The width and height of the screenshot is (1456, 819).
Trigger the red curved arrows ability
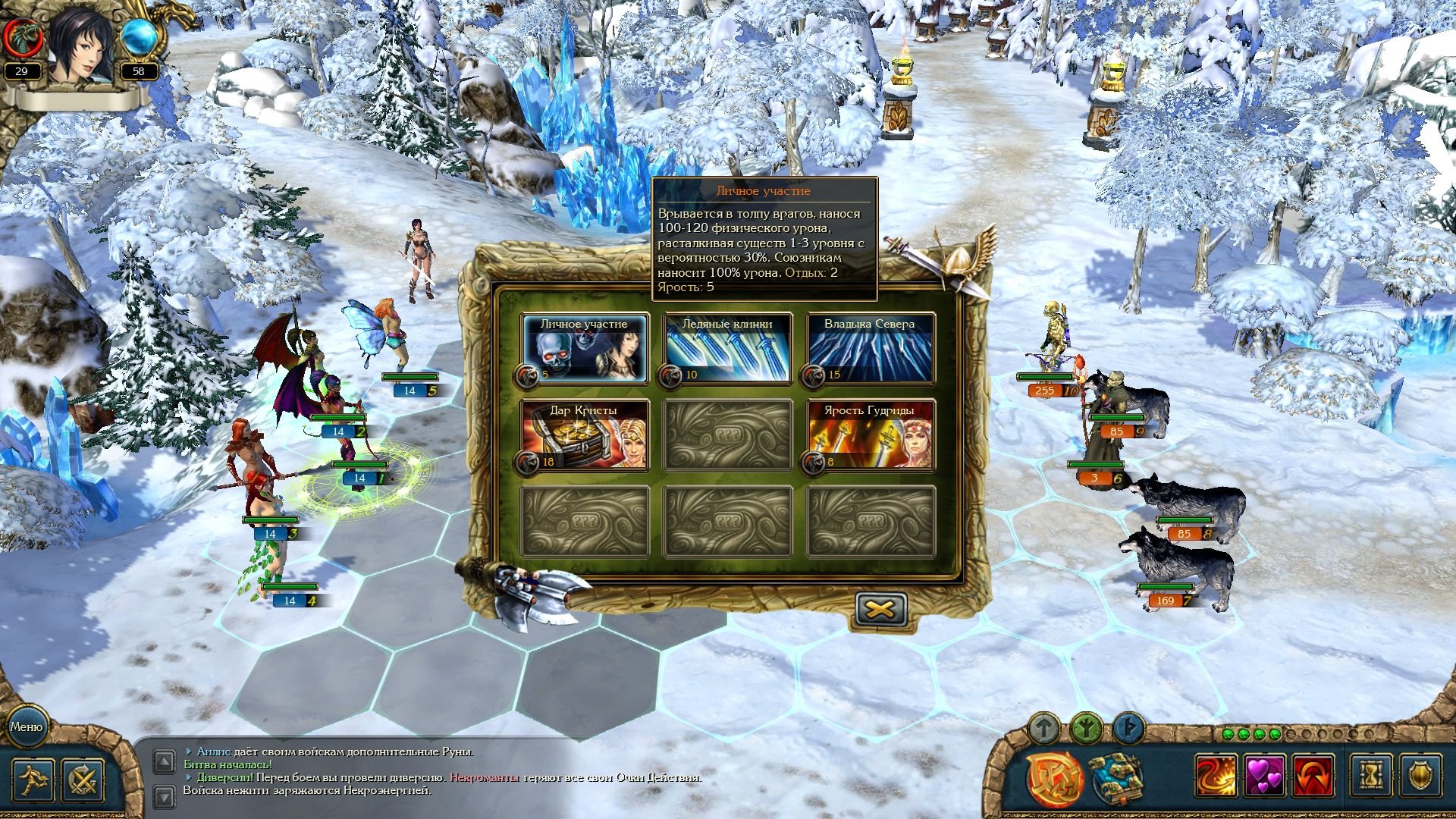[x=1313, y=776]
